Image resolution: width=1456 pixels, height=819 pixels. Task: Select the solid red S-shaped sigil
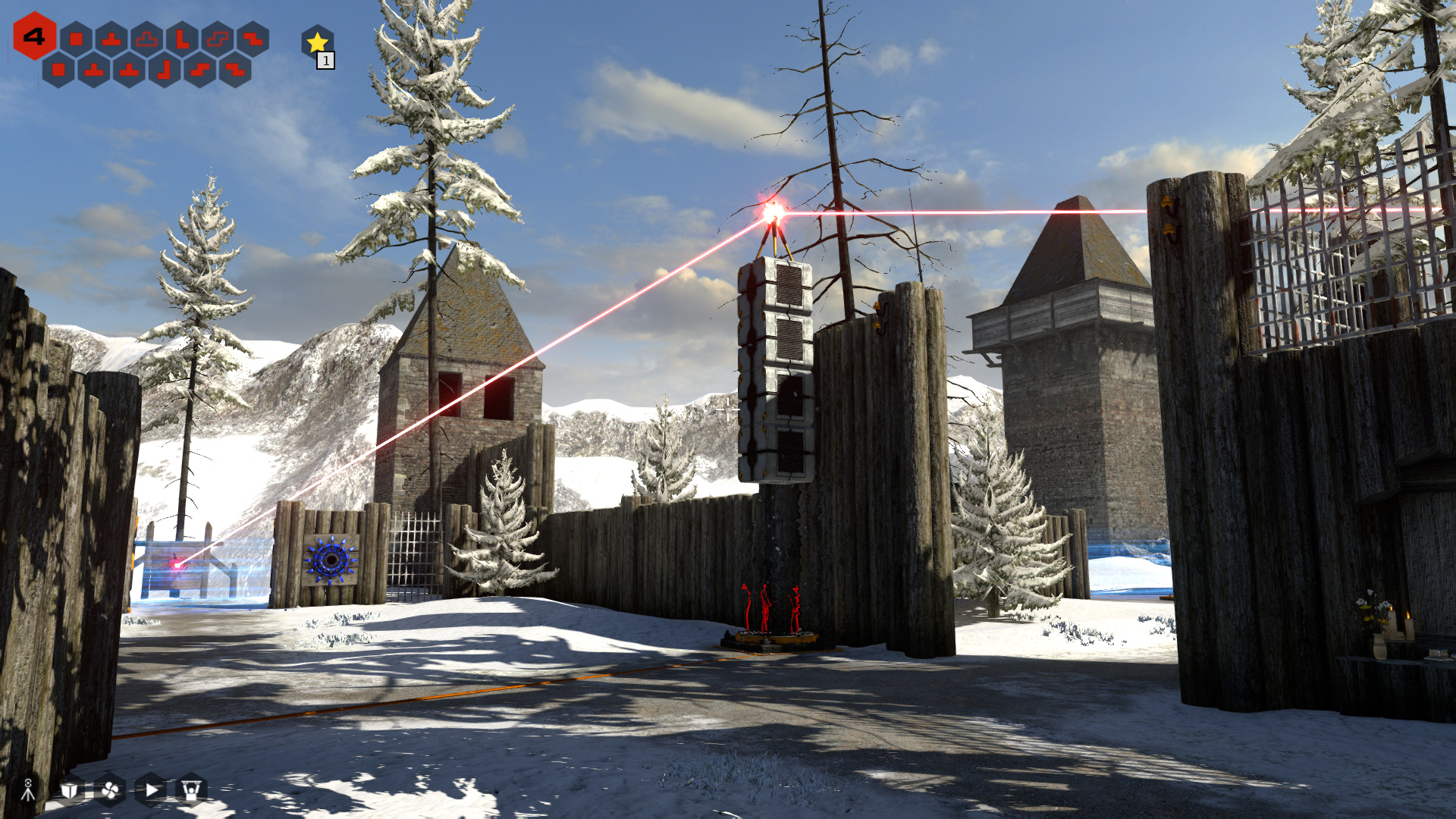200,71
